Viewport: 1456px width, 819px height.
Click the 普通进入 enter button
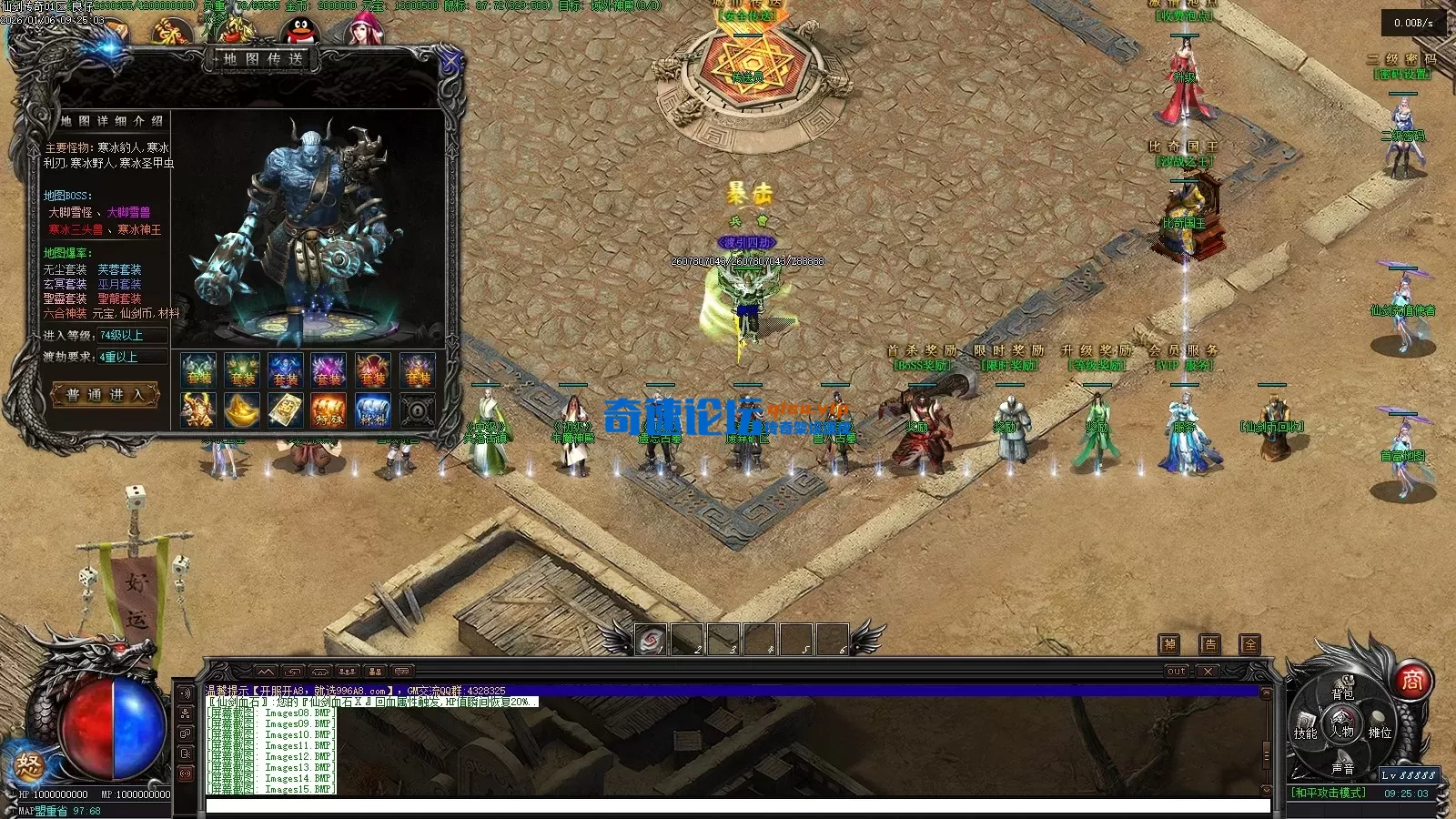point(106,395)
